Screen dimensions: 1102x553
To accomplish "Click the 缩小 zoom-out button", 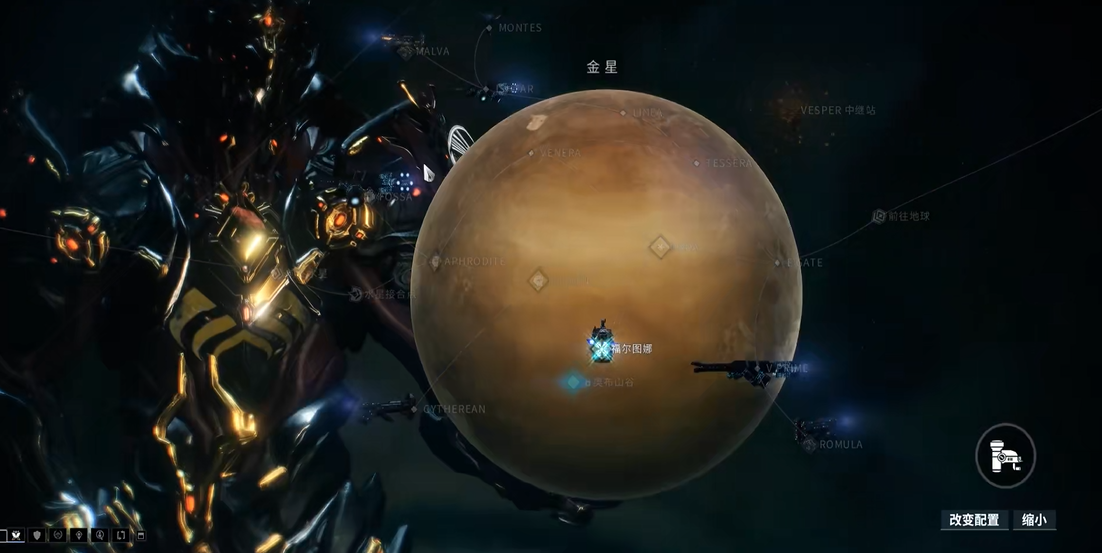I will pyautogui.click(x=1034, y=520).
